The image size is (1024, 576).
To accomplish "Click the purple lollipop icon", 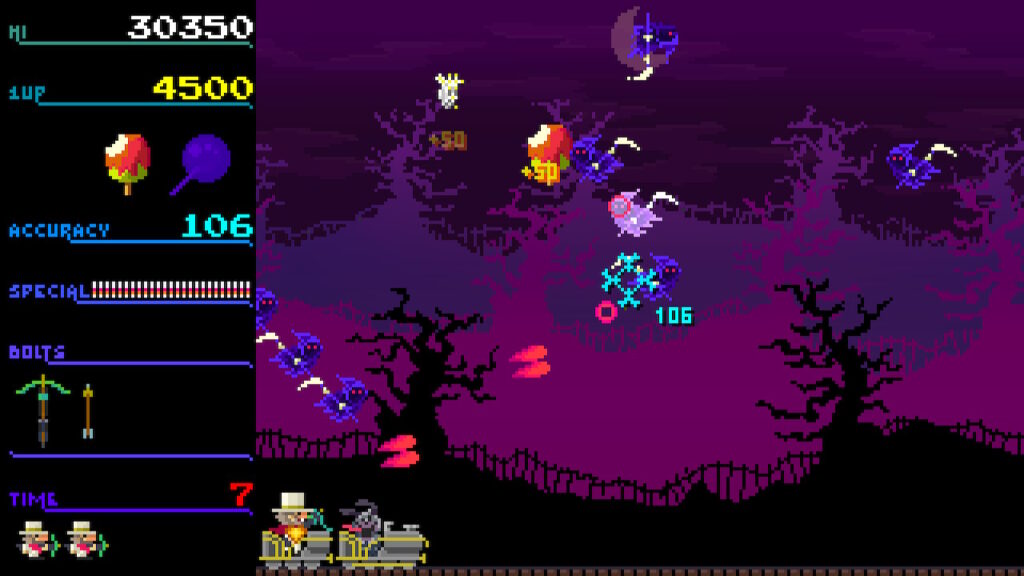I will (x=205, y=160).
